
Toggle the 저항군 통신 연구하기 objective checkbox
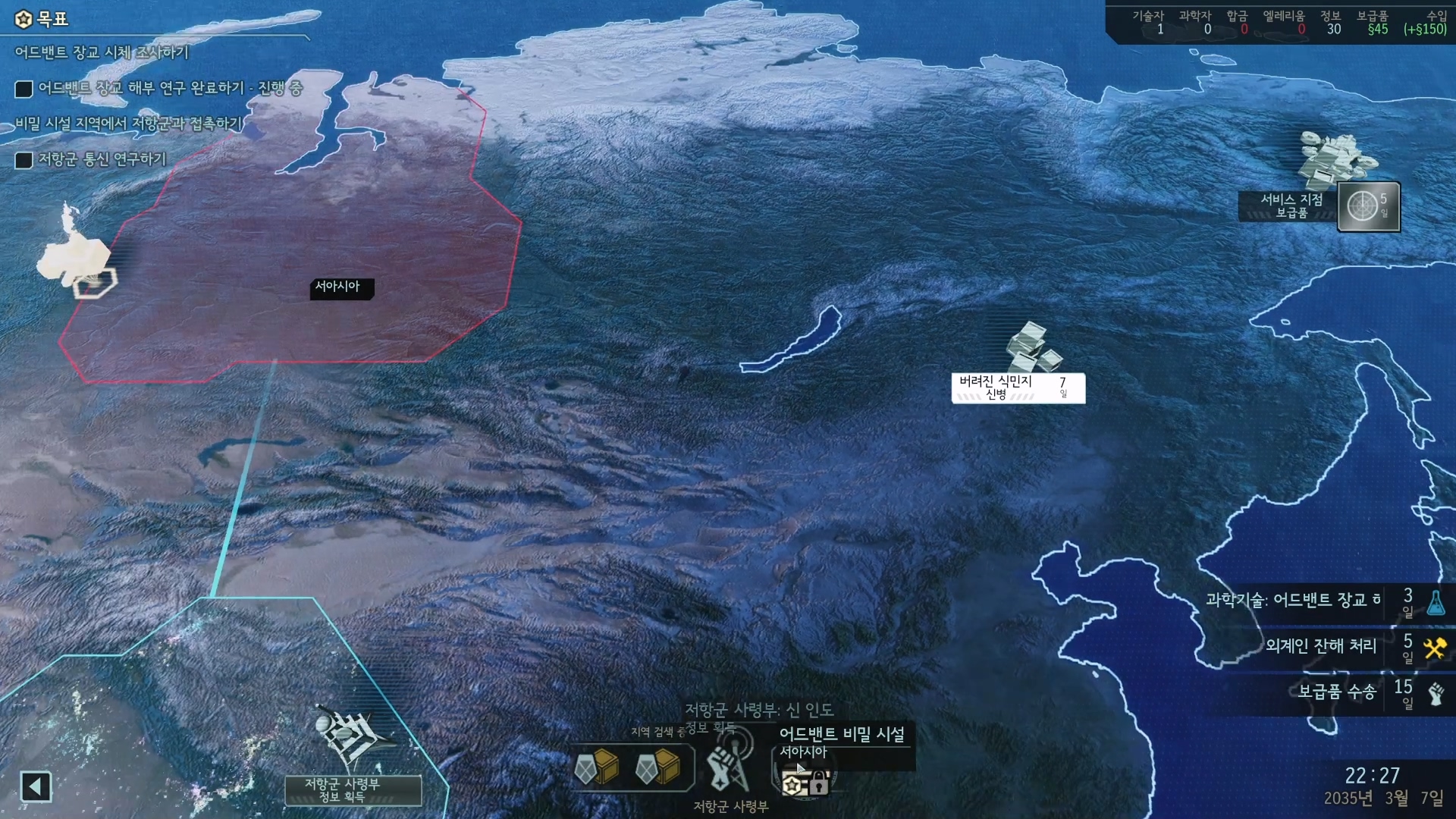24,160
